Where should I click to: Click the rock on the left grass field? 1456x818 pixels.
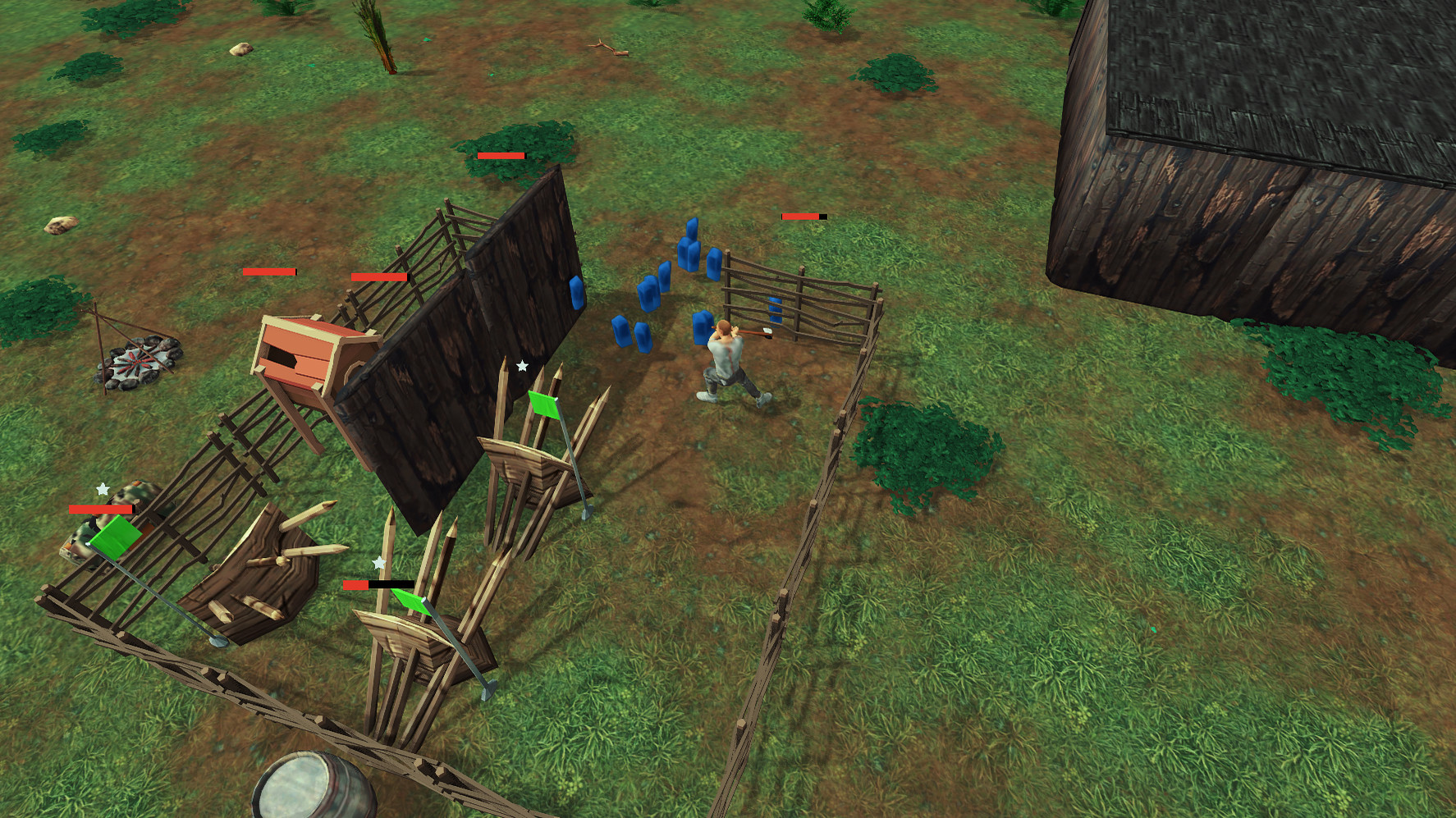[62, 224]
